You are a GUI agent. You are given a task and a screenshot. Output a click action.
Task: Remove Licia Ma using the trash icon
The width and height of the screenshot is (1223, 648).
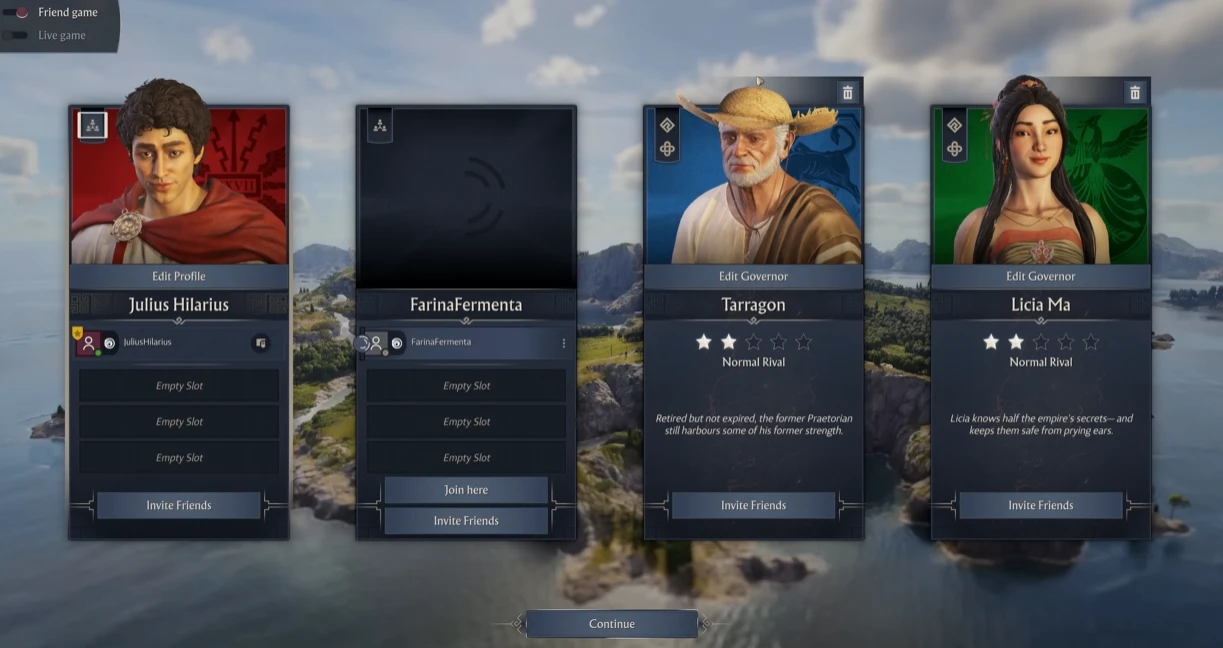click(1135, 93)
